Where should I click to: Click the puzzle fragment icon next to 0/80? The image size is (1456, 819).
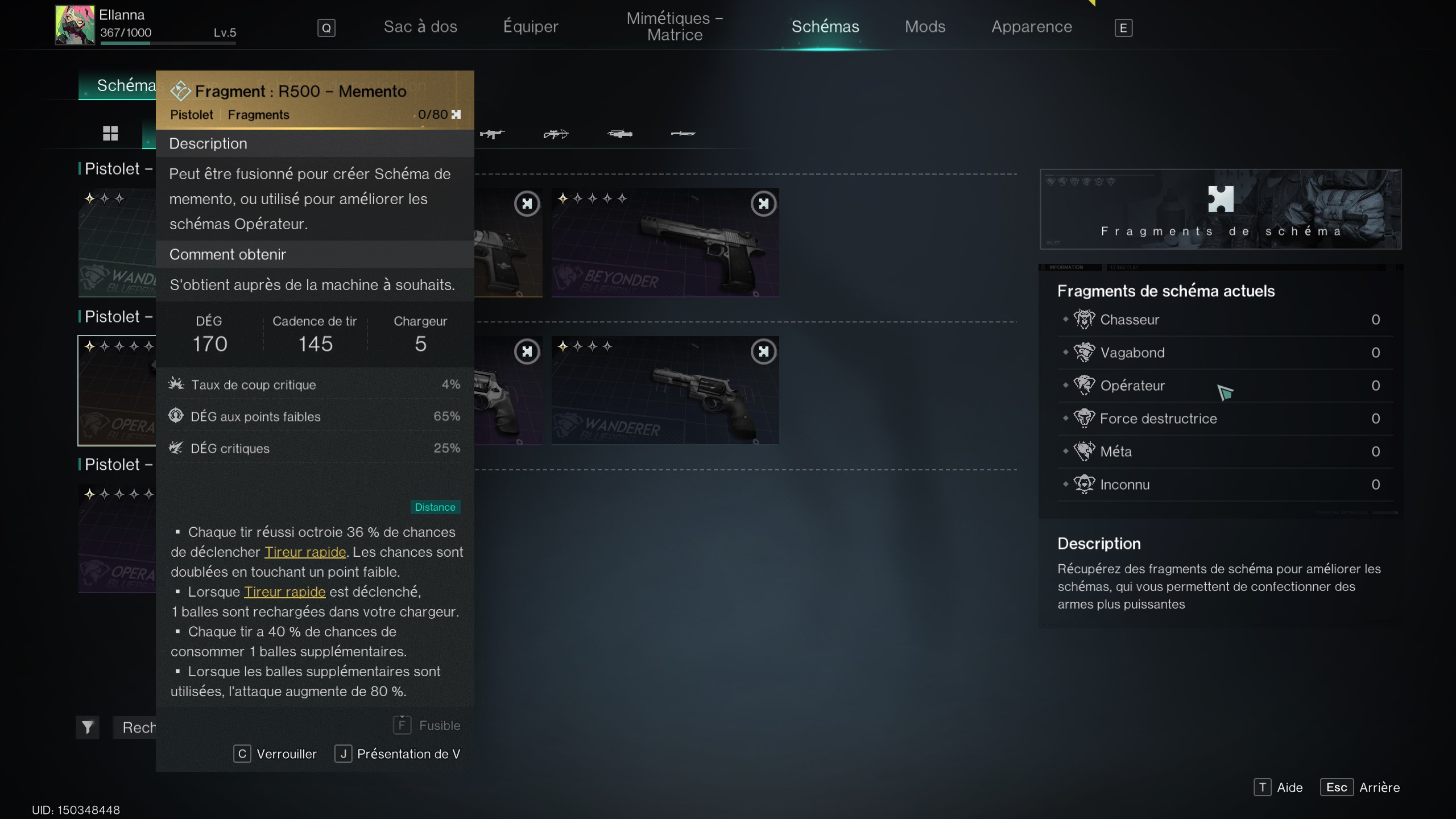[456, 114]
